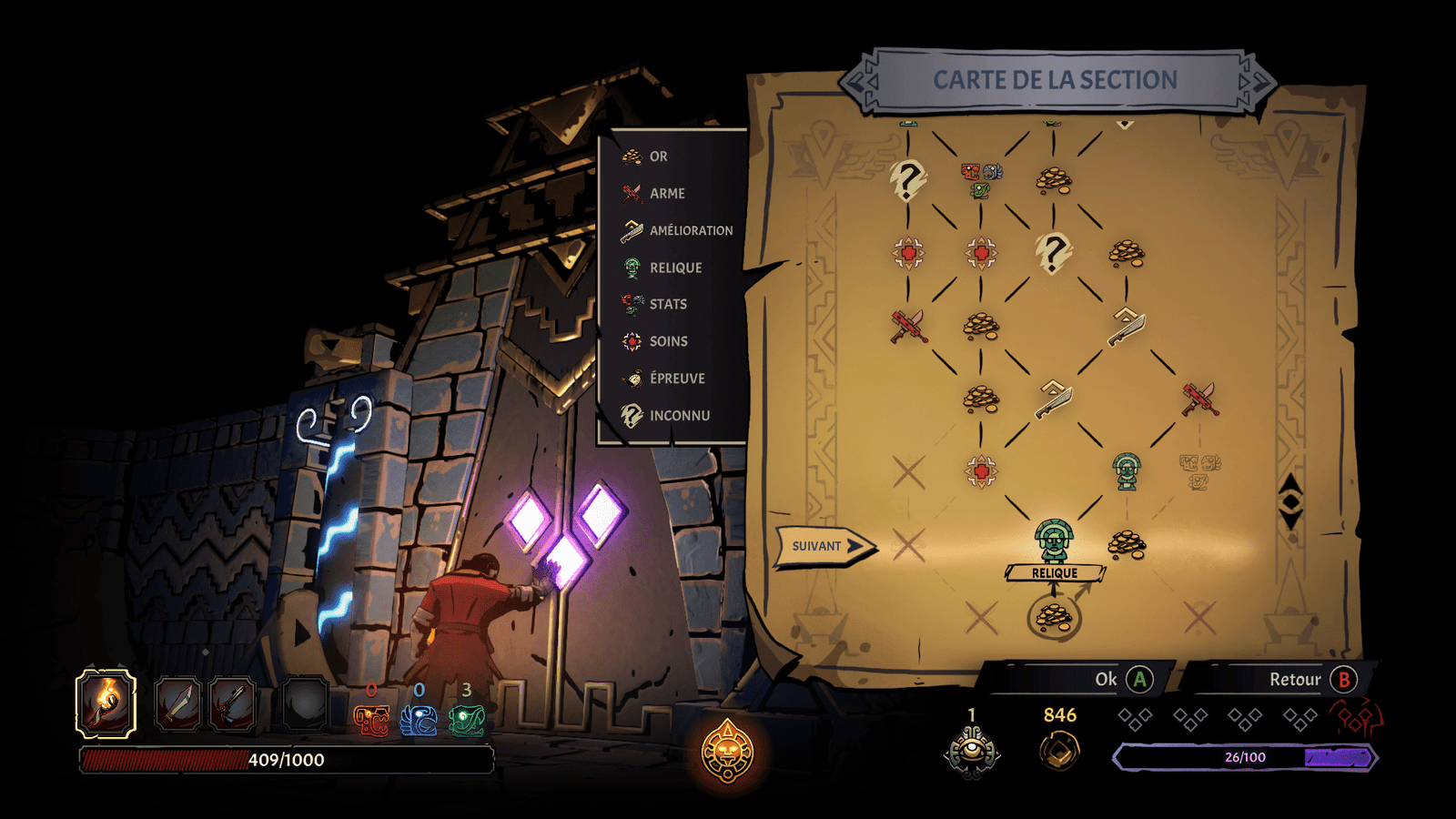Select the faded stats node on the map

tap(1199, 471)
